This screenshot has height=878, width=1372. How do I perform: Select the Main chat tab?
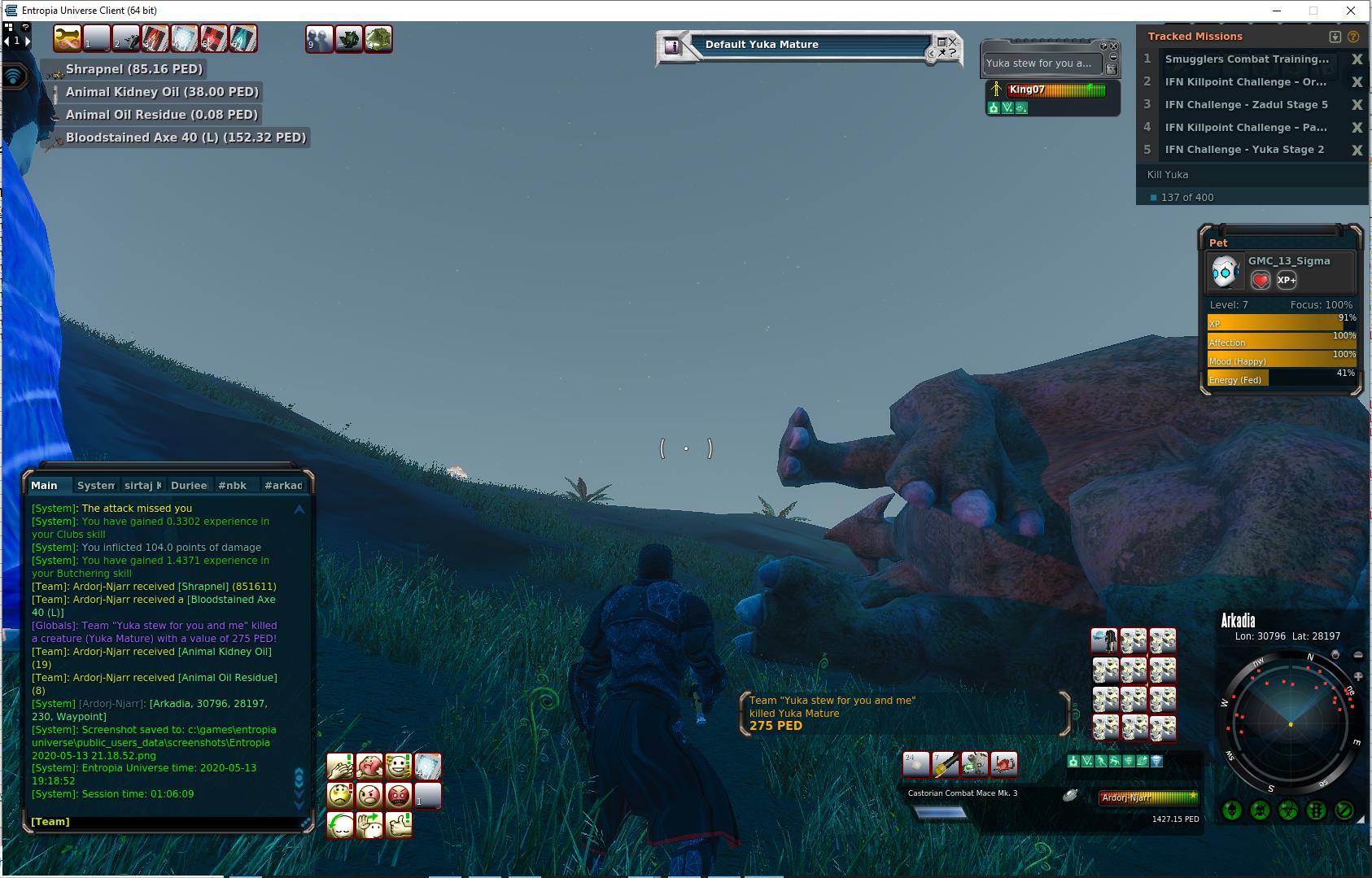tap(44, 486)
